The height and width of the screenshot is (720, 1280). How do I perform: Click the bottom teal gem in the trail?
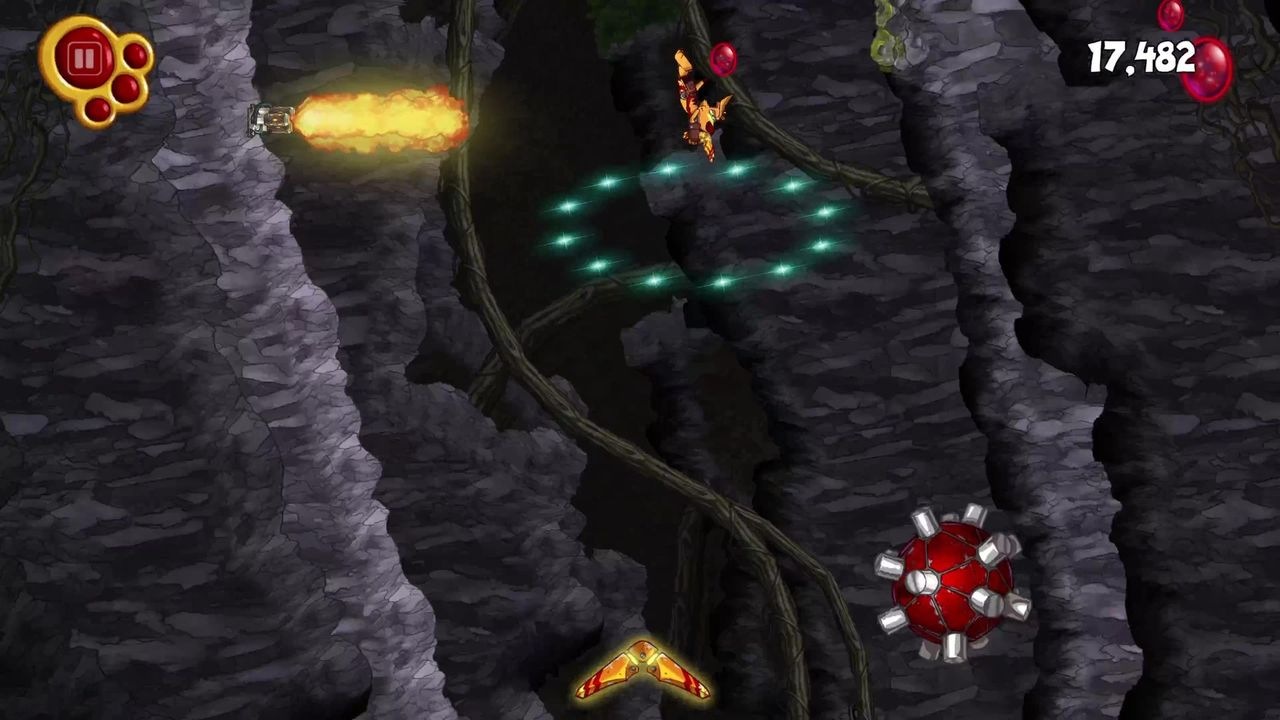[x=722, y=280]
